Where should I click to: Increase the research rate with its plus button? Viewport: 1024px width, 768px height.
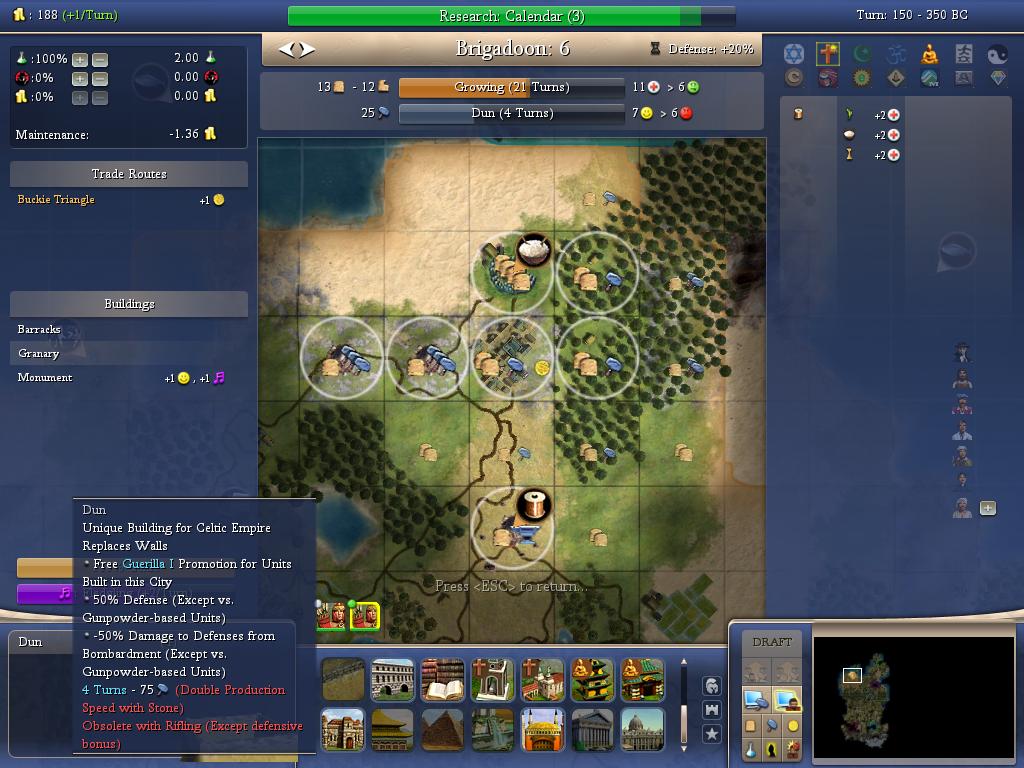[80, 59]
